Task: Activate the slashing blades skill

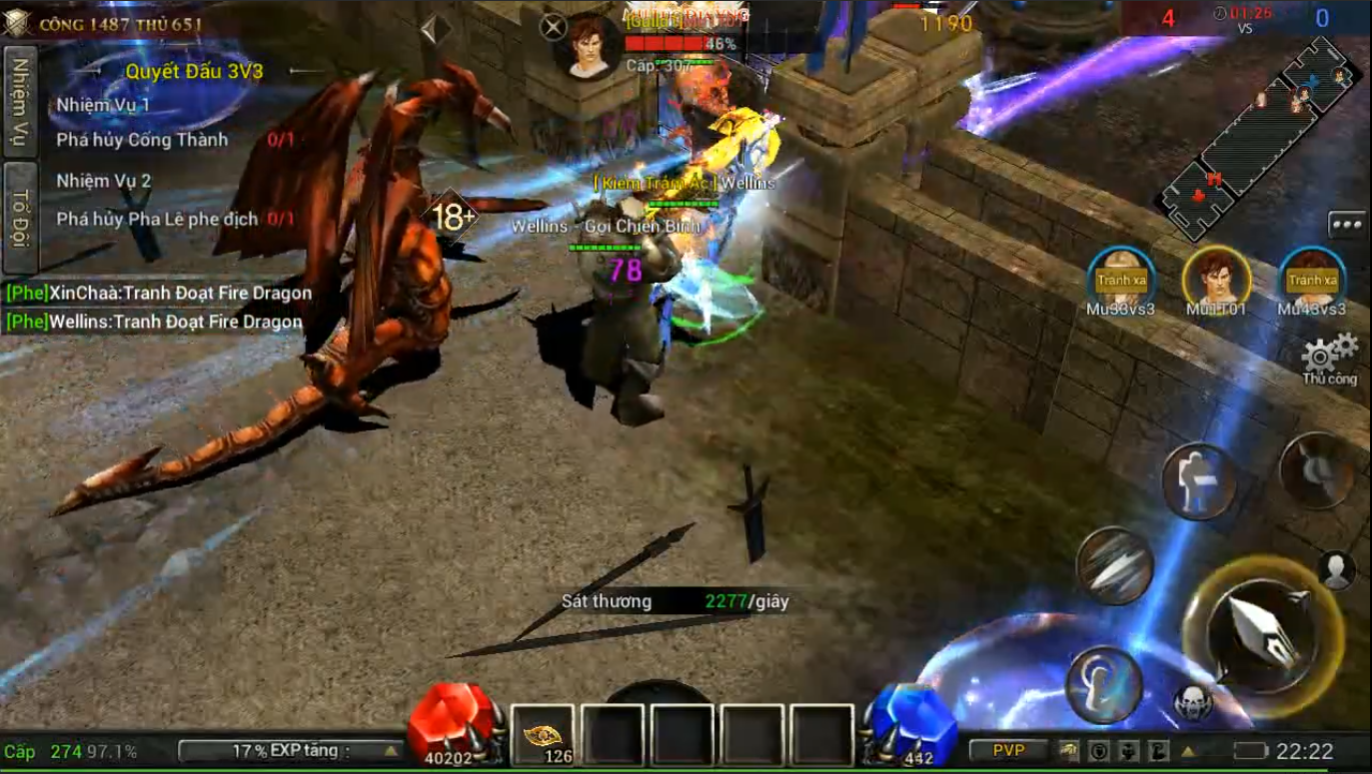Action: coord(1115,565)
